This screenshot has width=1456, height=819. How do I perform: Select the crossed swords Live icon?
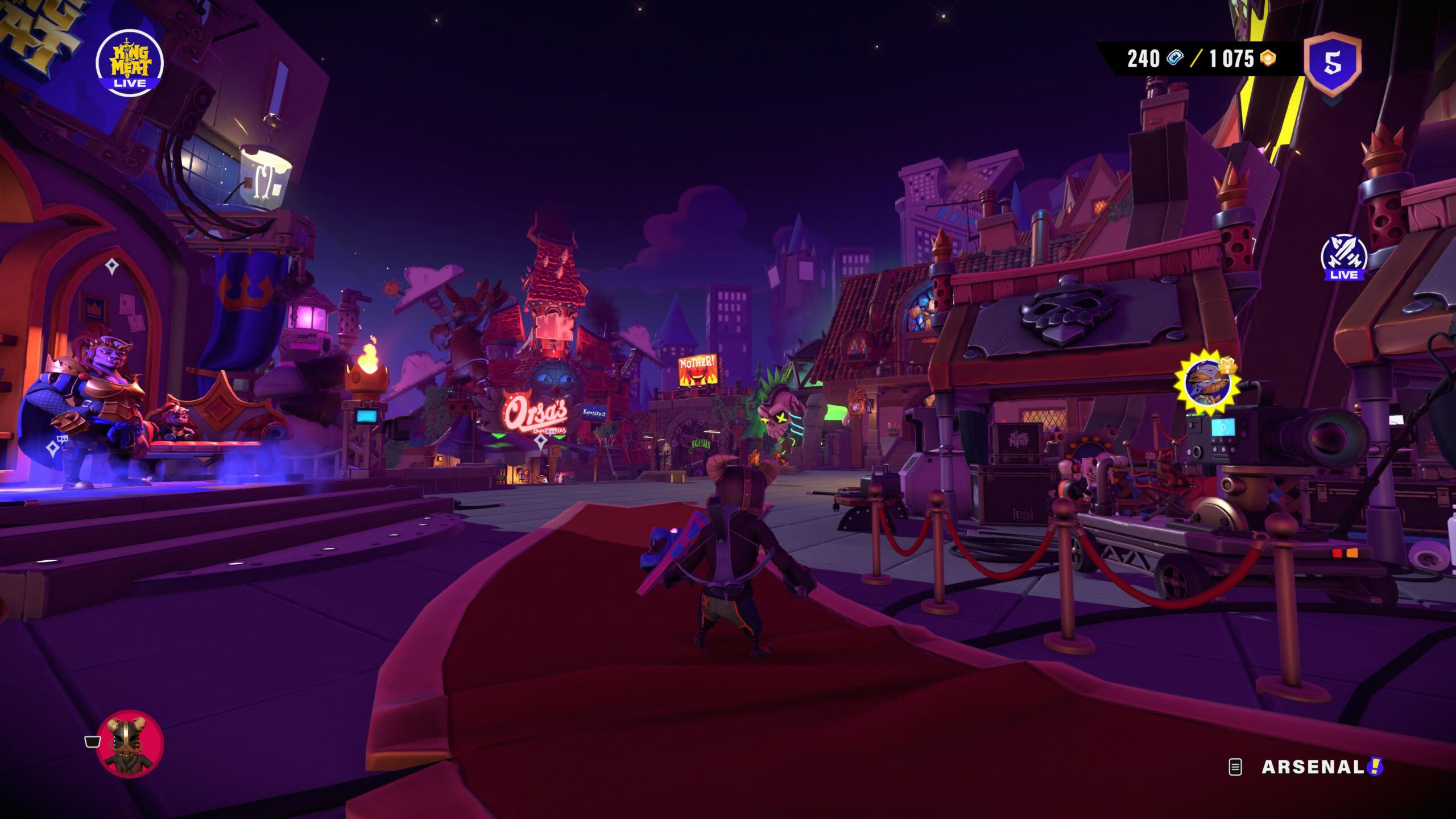[x=1344, y=257]
